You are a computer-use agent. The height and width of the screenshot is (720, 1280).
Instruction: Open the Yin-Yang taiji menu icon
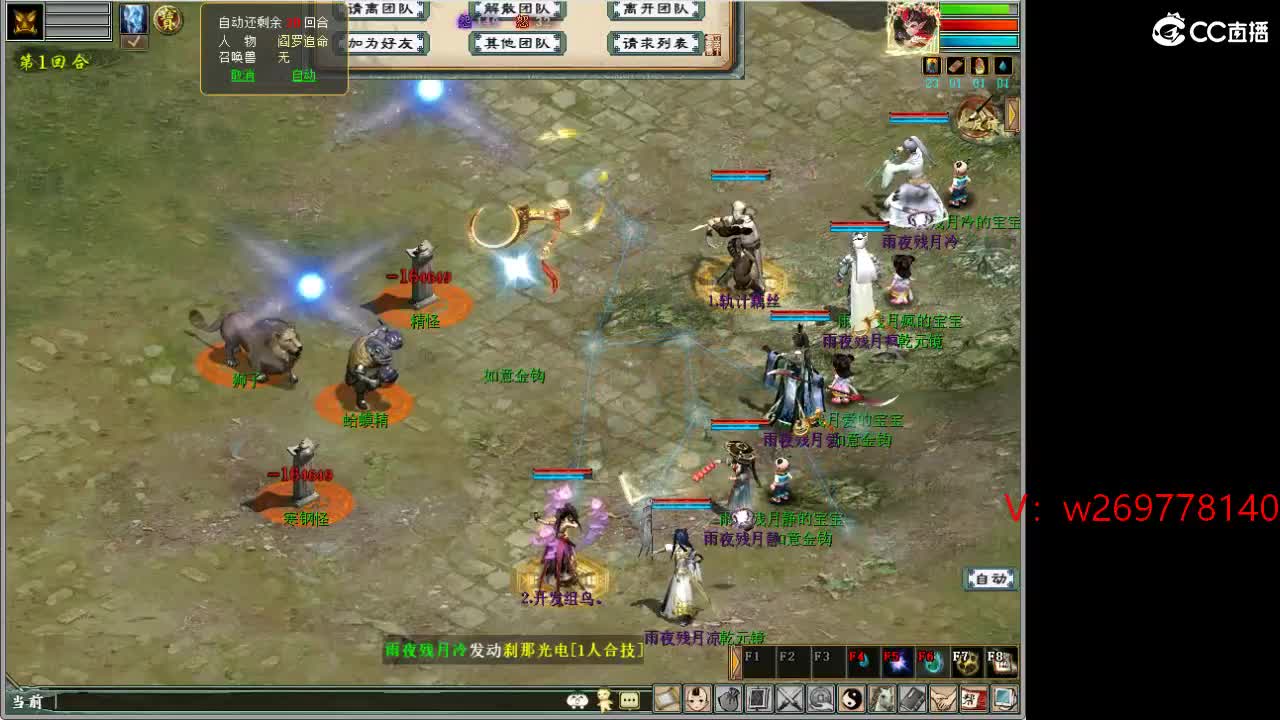click(x=850, y=700)
